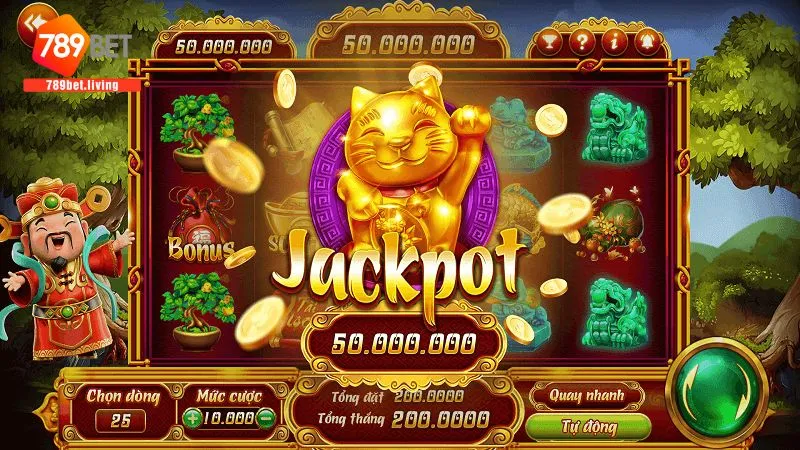Open the Chọn dòng line selector showing 25
Viewport: 800px width, 450px height.
[x=120, y=420]
